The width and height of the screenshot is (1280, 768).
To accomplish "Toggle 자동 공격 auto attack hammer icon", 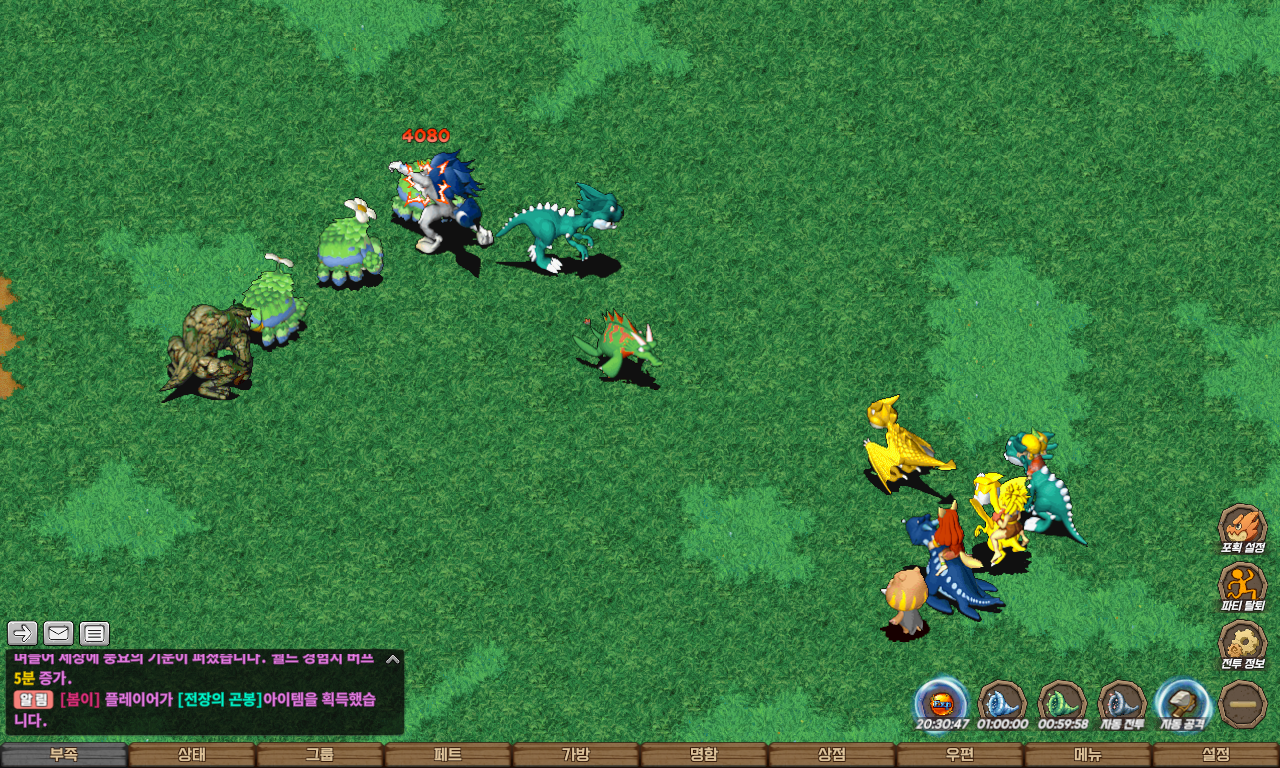I will tap(1182, 703).
